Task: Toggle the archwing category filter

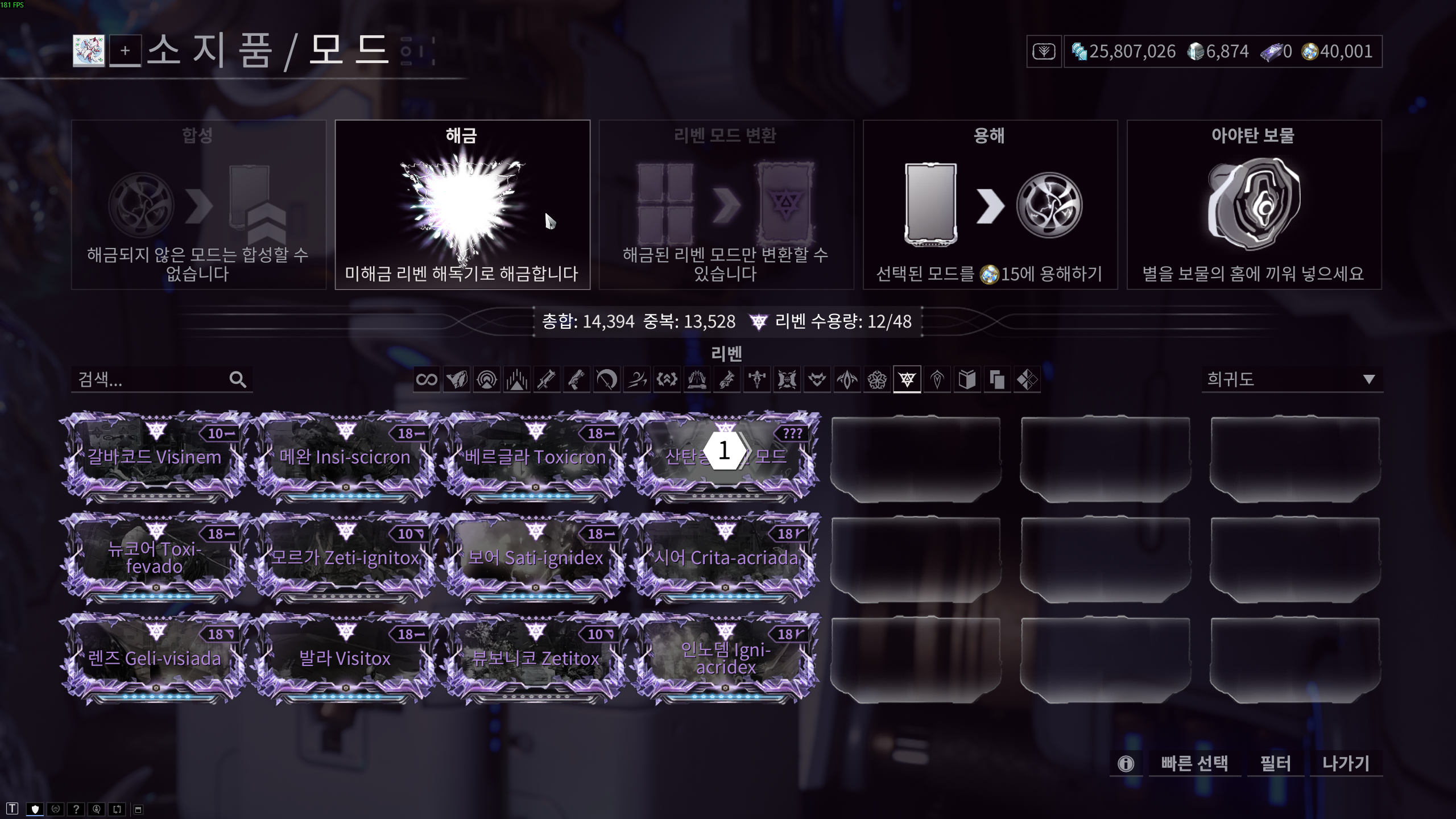Action: pos(848,379)
